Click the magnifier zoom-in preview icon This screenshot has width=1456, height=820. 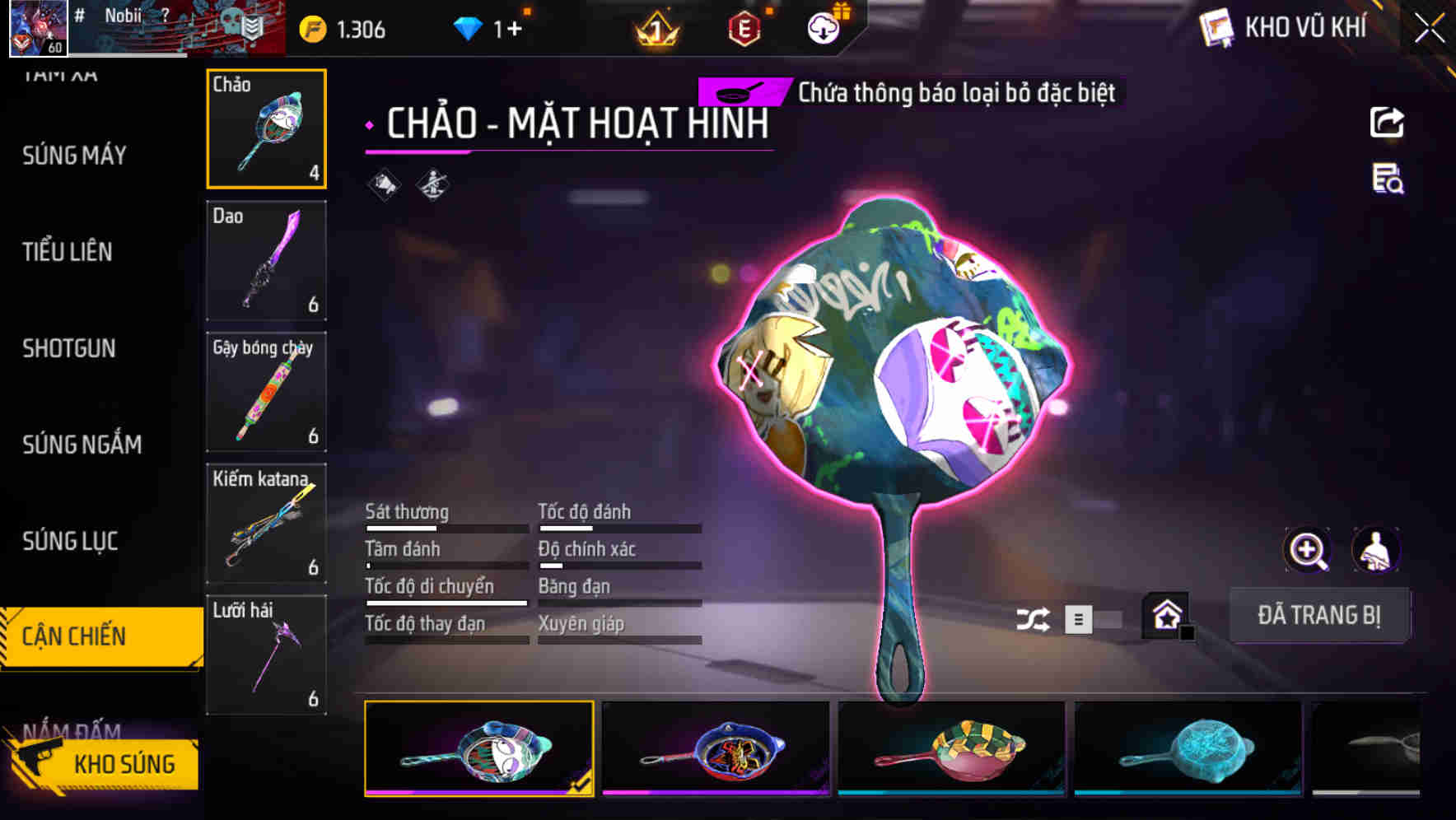click(1307, 550)
